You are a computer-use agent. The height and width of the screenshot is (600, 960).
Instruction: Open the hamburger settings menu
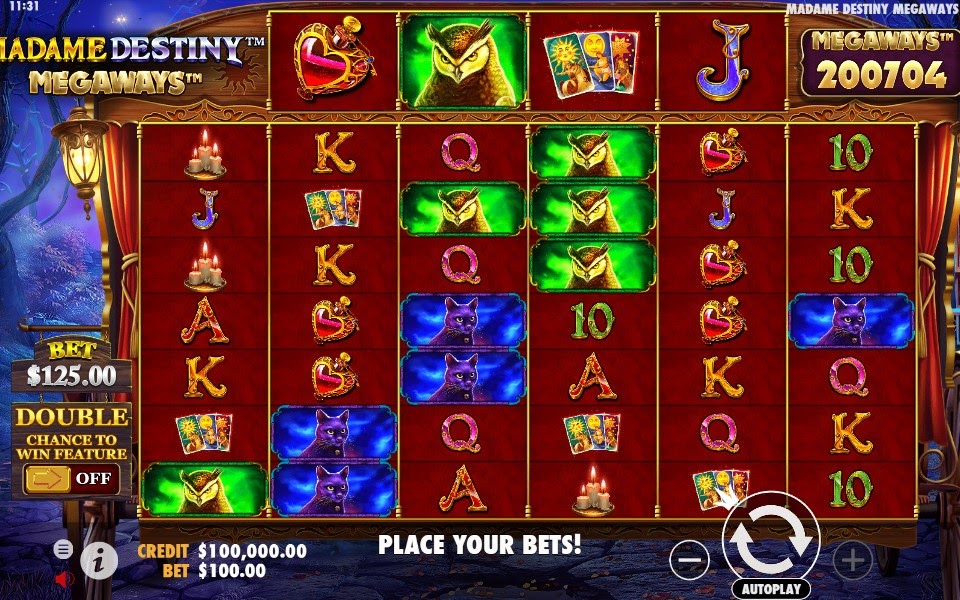point(63,549)
